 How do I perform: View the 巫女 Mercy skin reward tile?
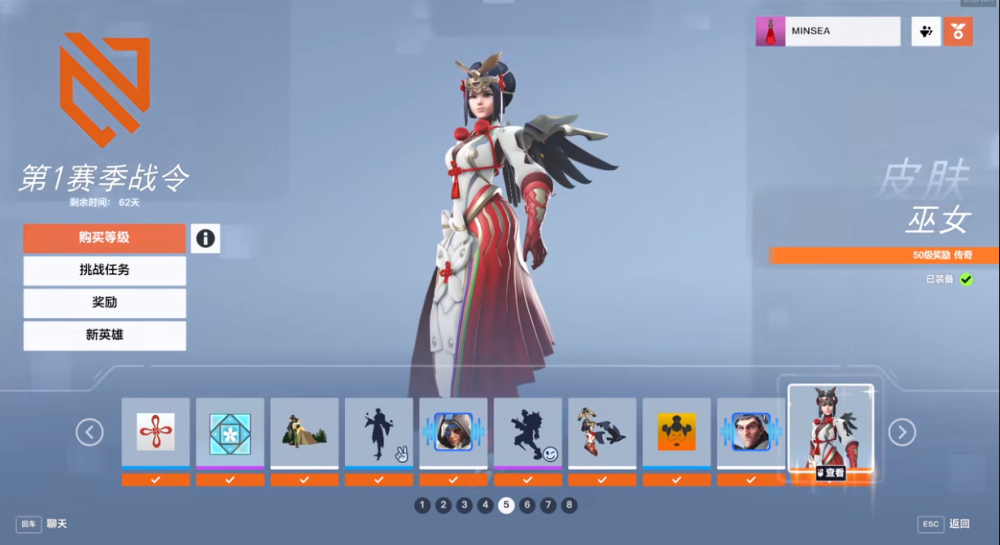[830, 428]
